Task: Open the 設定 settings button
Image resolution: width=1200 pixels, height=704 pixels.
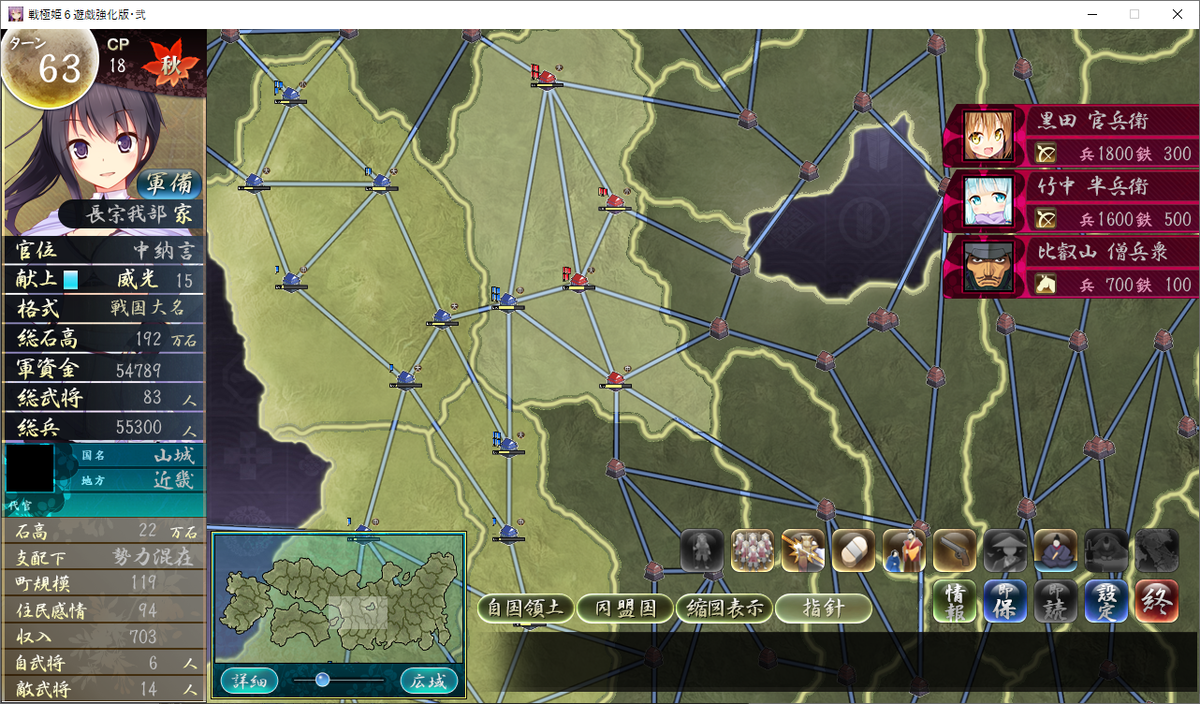Action: click(1105, 601)
